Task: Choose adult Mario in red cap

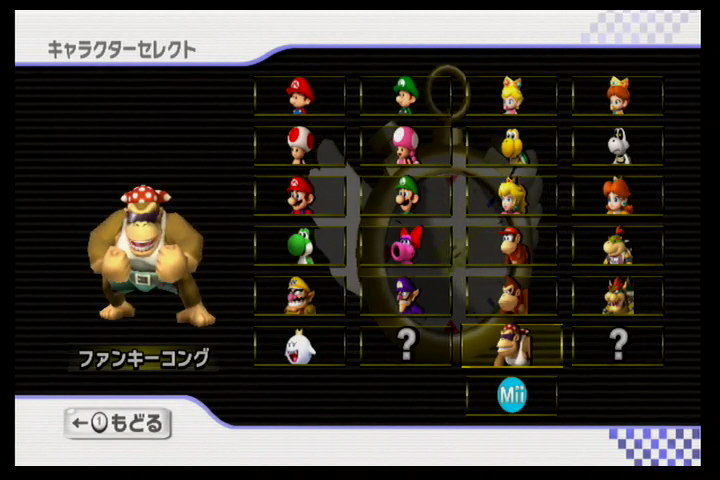Action: (299, 195)
